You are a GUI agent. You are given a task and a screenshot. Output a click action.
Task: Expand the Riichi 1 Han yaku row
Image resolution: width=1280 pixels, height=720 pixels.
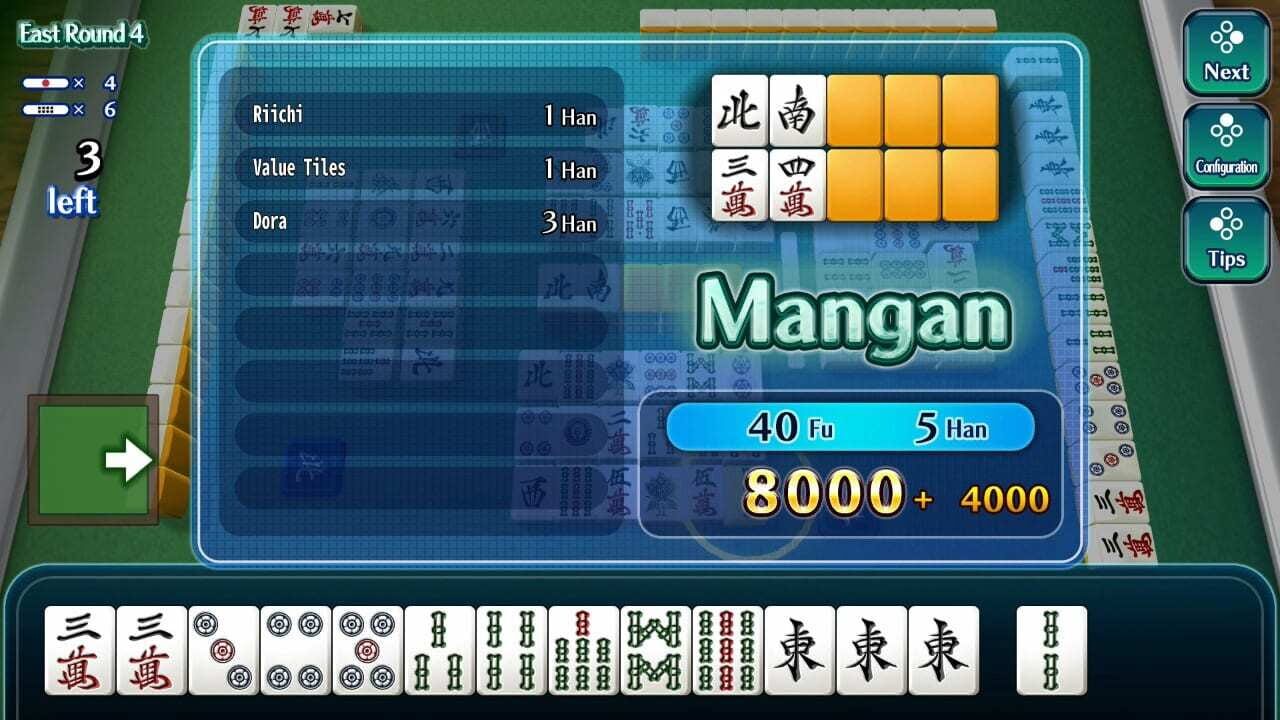pyautogui.click(x=420, y=116)
